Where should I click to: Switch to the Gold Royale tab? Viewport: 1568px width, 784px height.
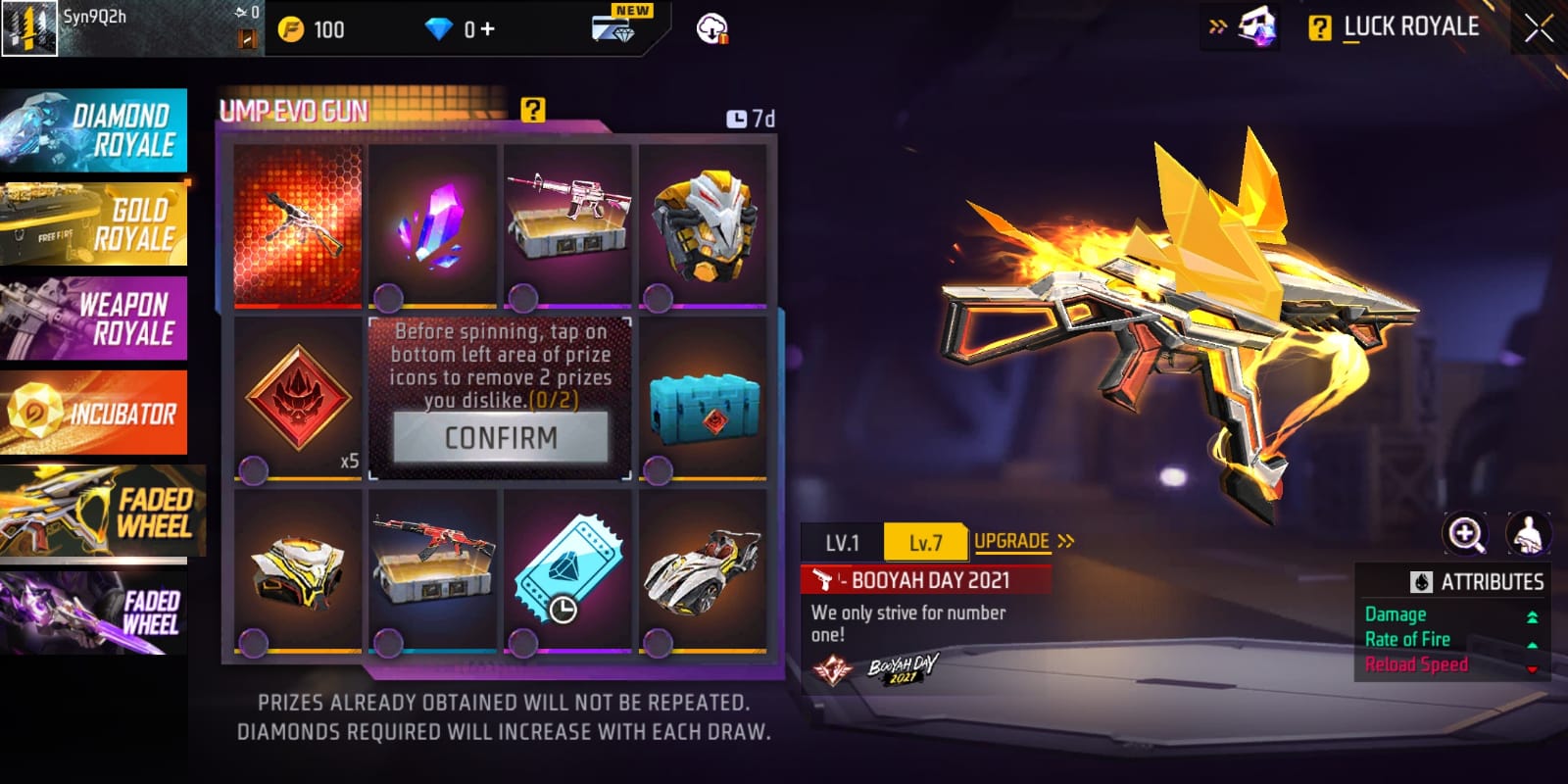(94, 224)
